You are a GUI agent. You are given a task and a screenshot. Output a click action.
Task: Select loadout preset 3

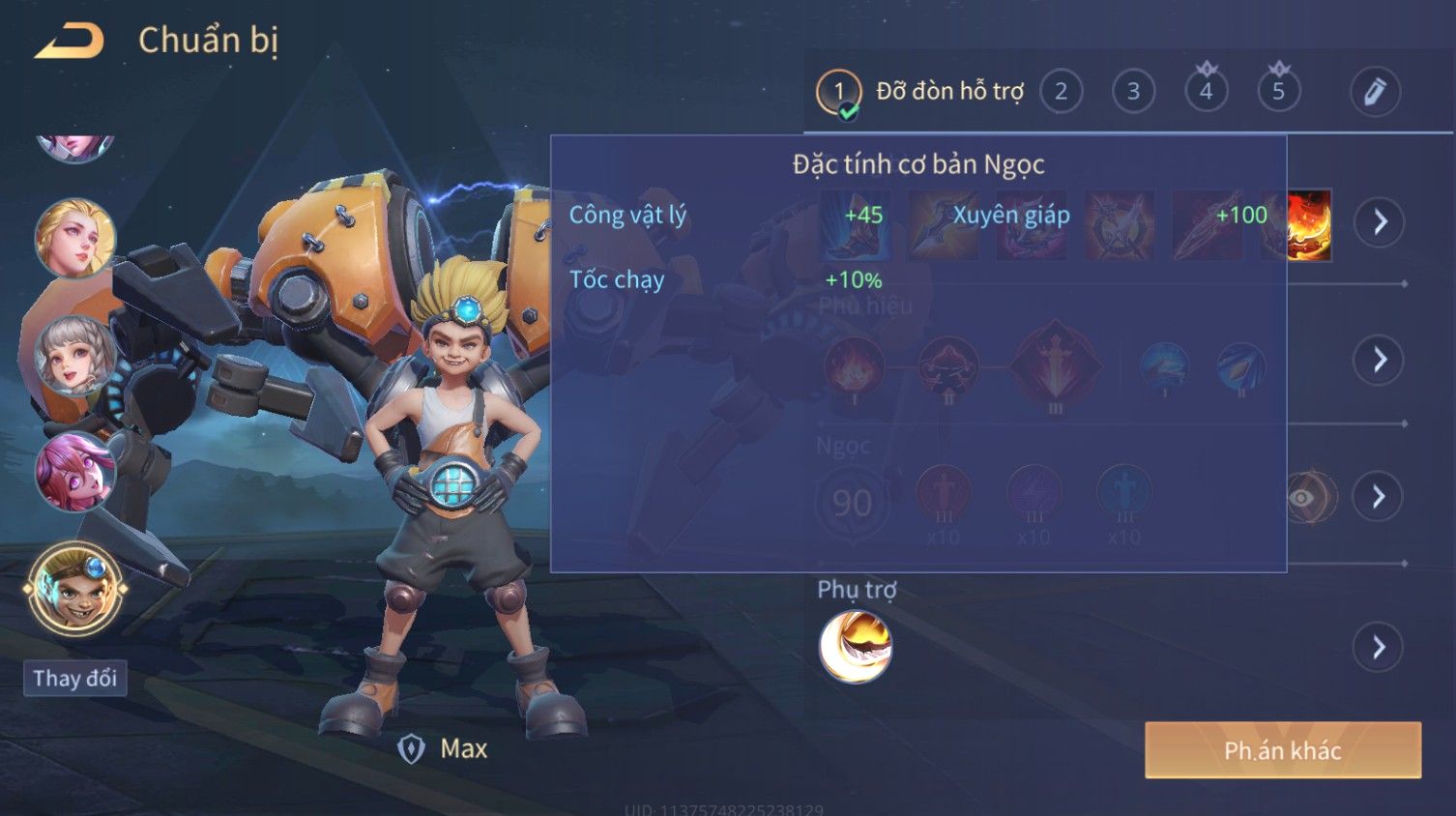point(1133,92)
